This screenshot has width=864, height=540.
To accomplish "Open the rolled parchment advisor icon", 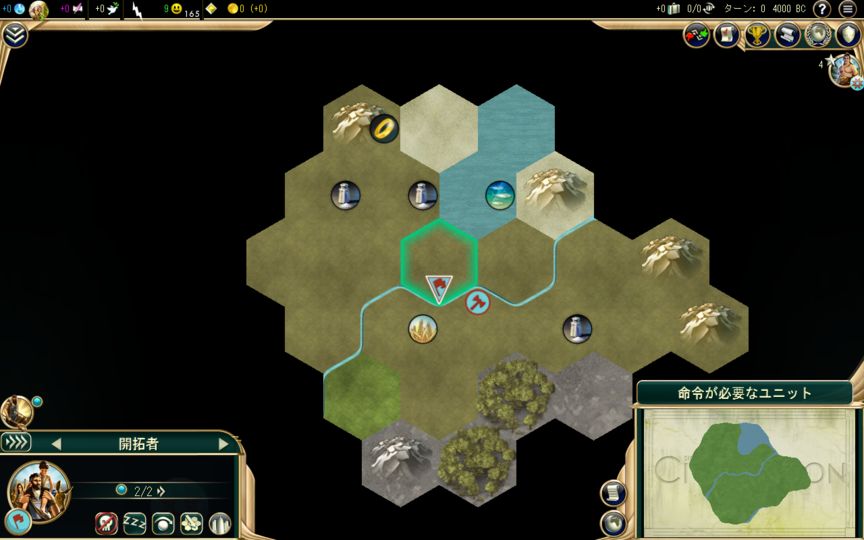I will tap(727, 36).
